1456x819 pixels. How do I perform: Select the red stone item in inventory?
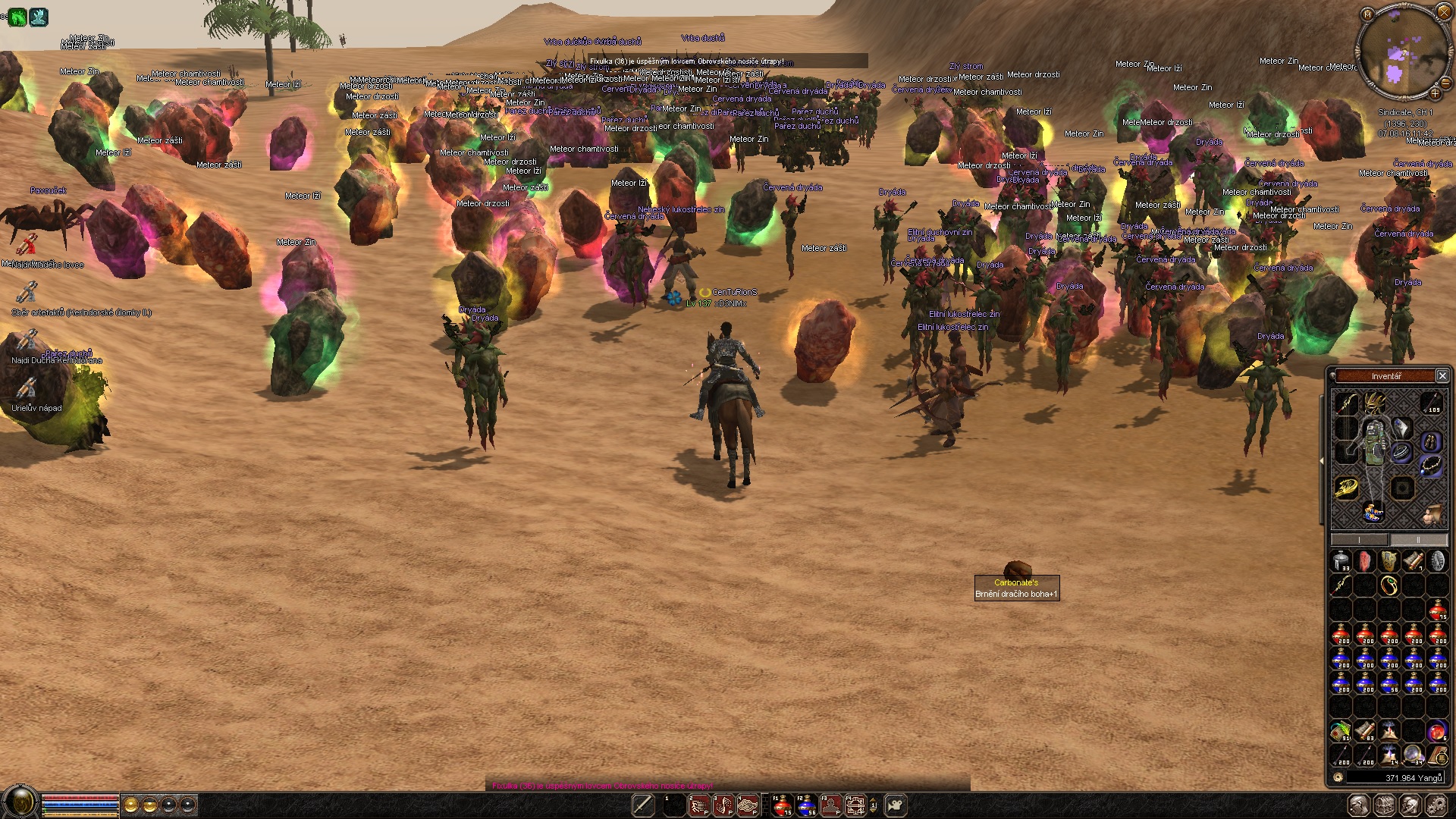(x=1365, y=561)
